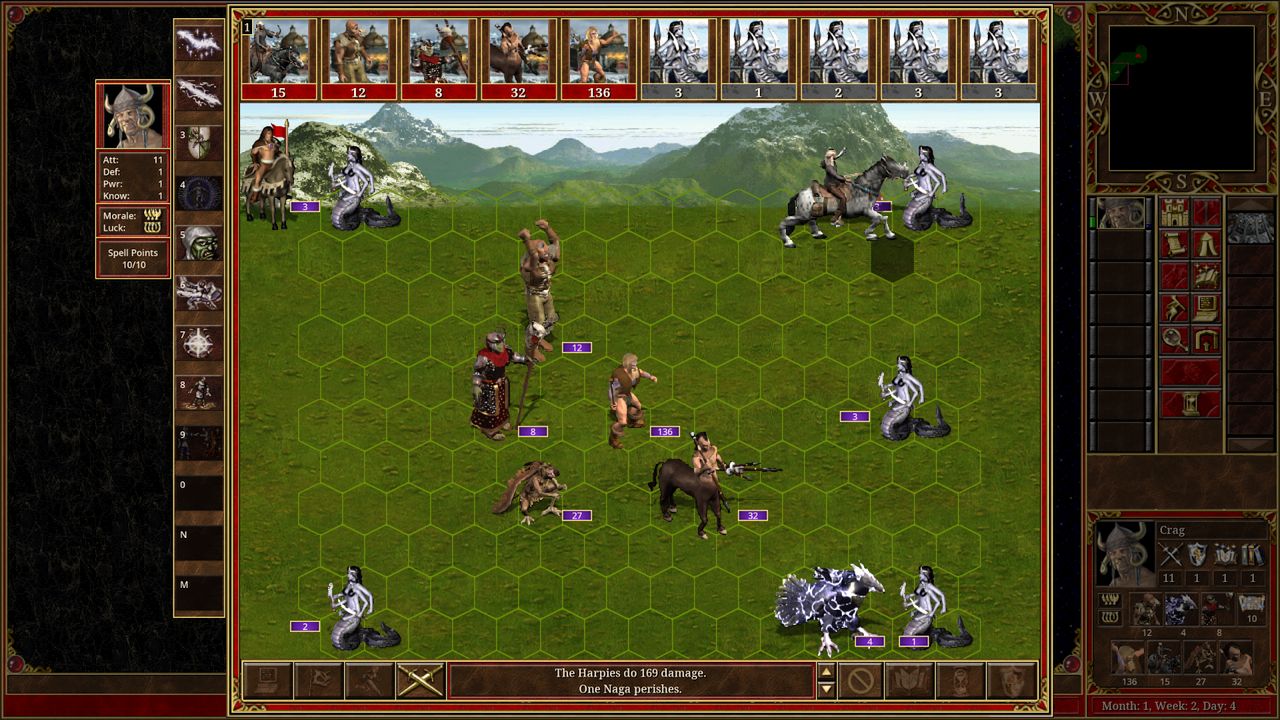End the turn with the hourglass pillar button
Image resolution: width=1280 pixels, height=720 pixels.
(1190, 404)
